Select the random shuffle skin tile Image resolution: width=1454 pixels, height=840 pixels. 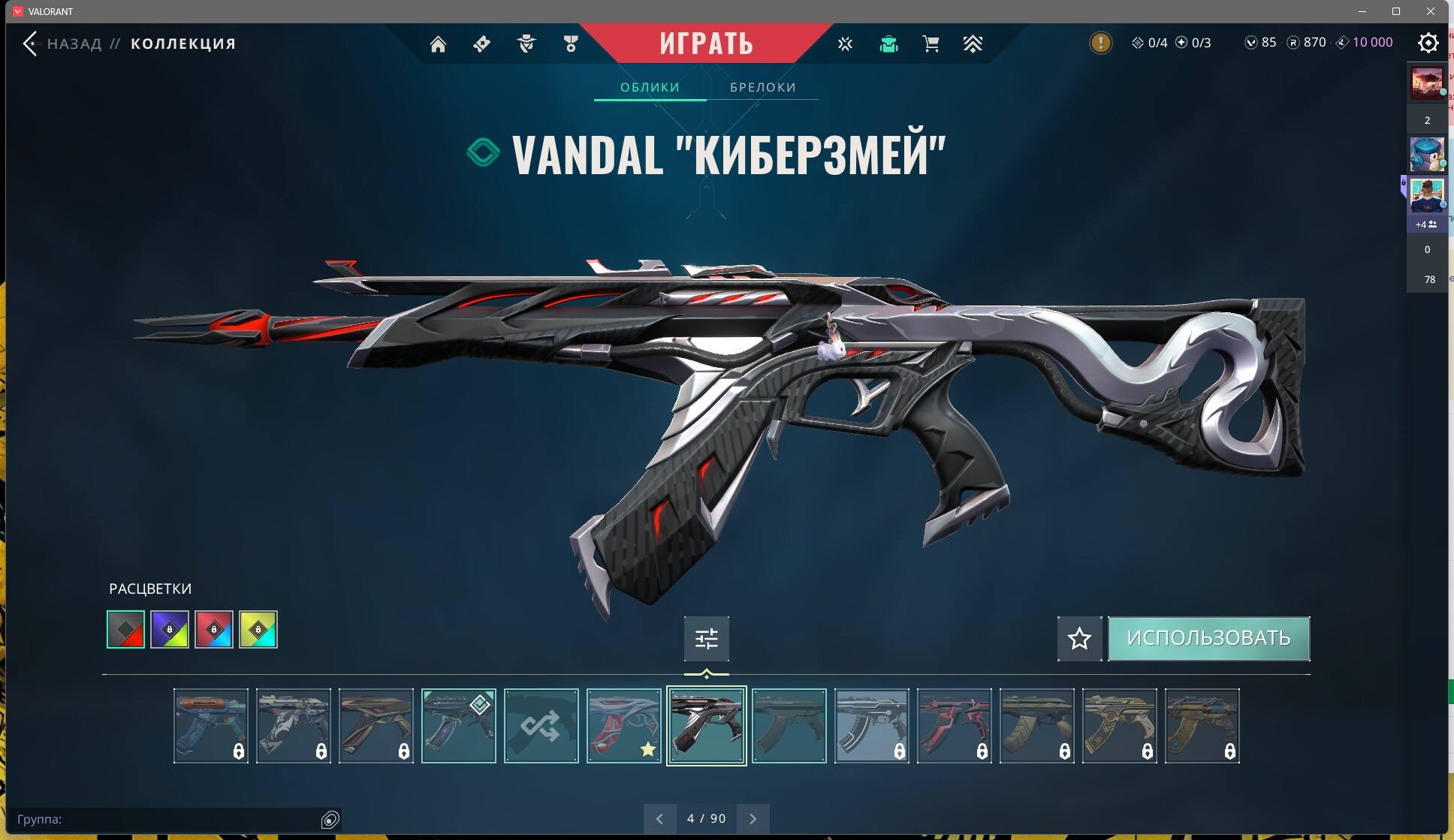pos(541,726)
